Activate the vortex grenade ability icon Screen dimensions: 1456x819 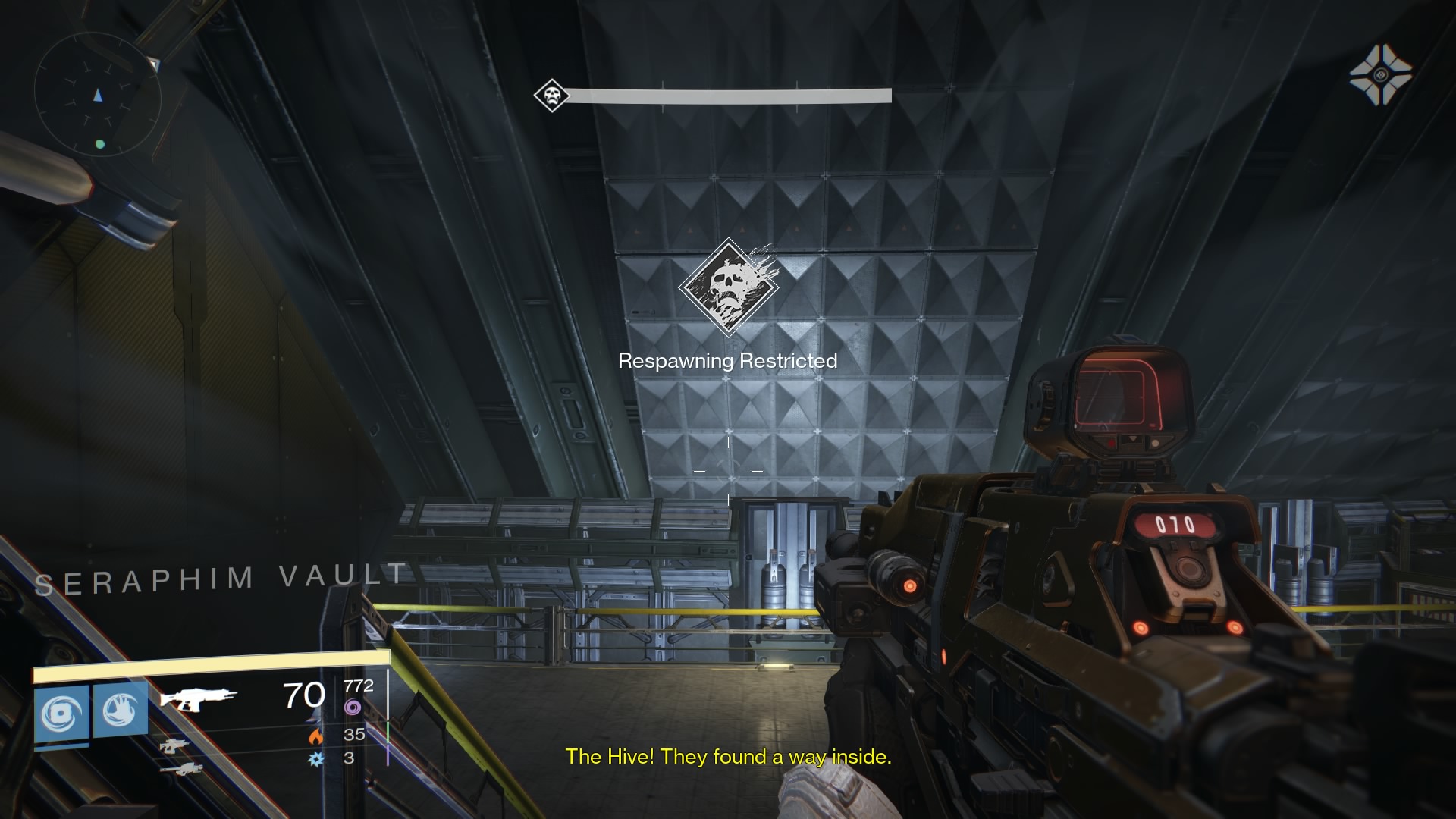pyautogui.click(x=61, y=713)
